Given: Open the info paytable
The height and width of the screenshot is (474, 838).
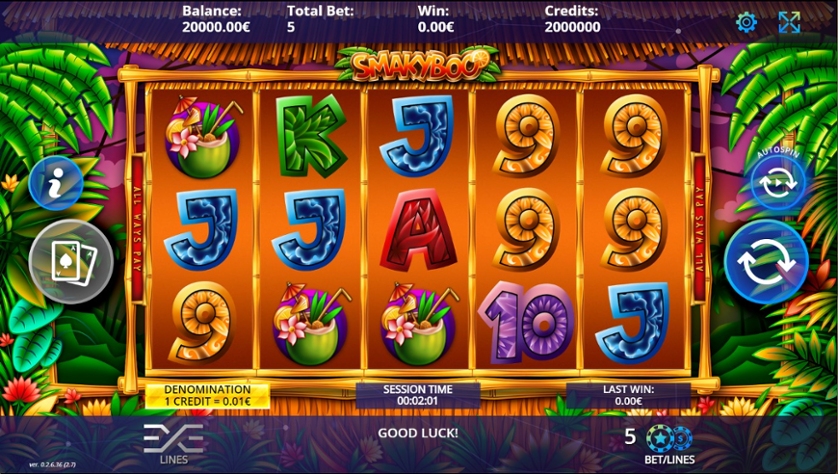Looking at the screenshot, I should pos(56,183).
